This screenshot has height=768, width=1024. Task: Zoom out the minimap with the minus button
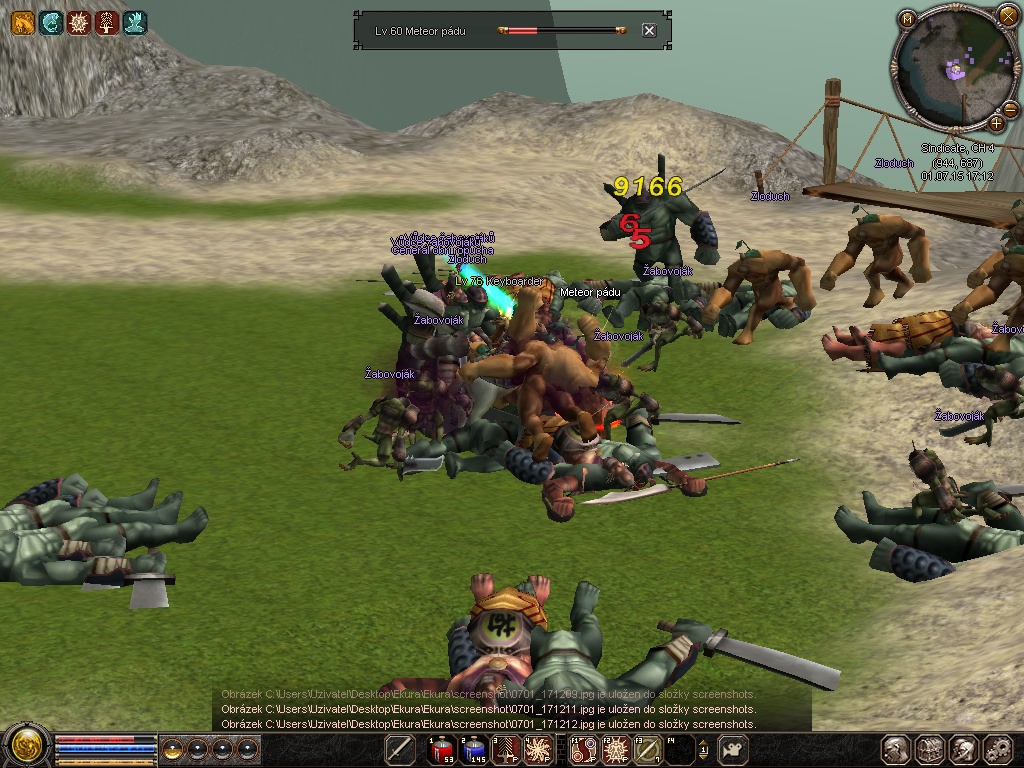1012,109
